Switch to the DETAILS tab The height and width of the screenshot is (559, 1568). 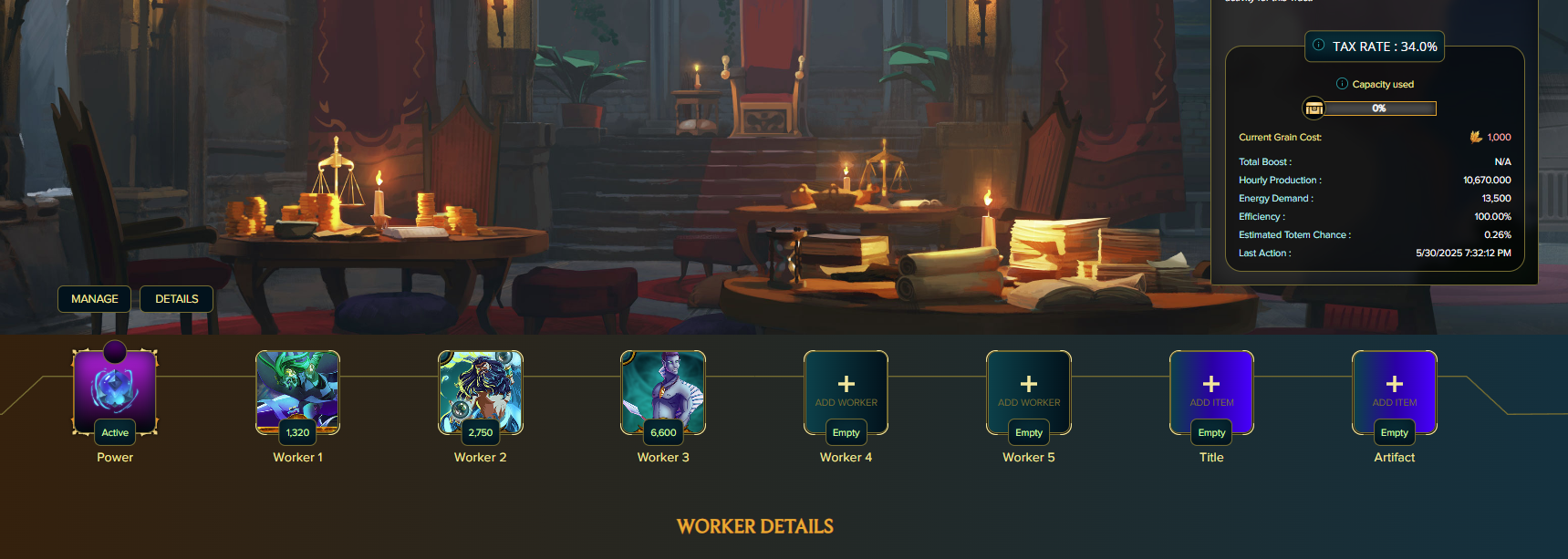[x=176, y=299]
